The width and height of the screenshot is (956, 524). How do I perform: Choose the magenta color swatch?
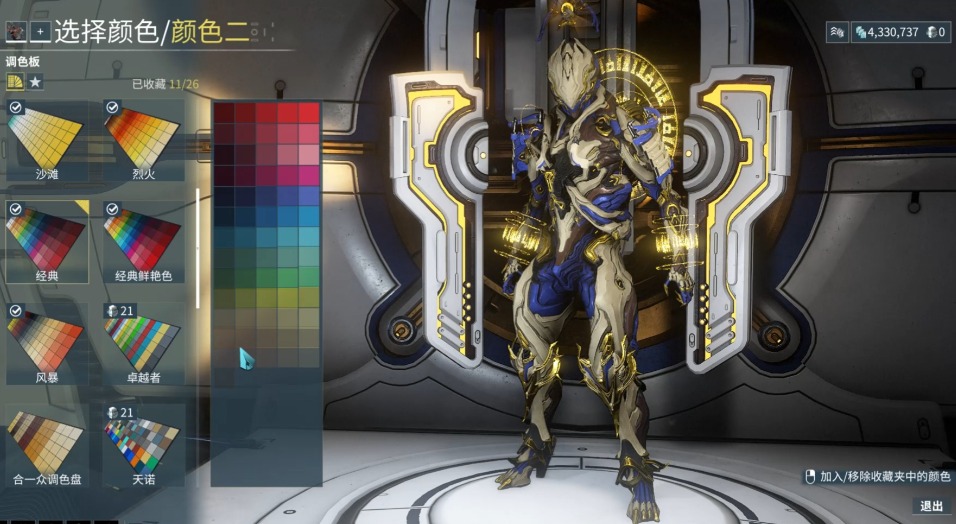(x=309, y=174)
